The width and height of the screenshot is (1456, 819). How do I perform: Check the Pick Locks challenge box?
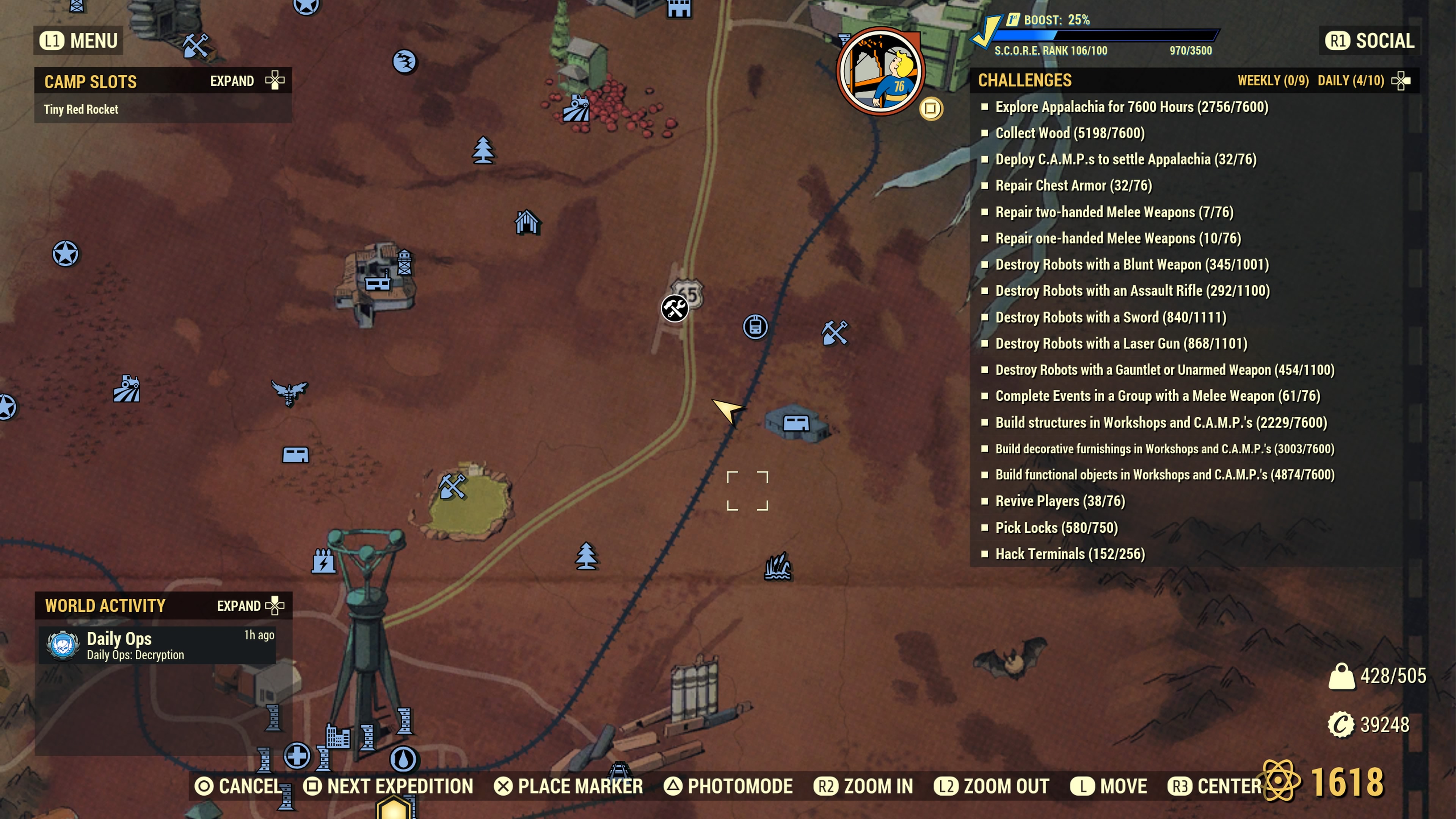[986, 527]
